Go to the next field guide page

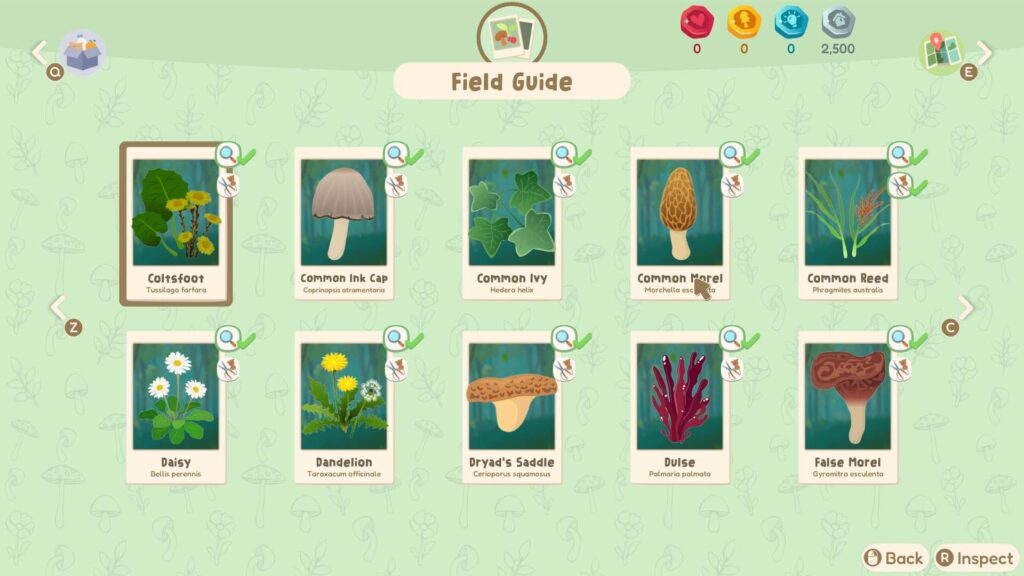pos(965,308)
